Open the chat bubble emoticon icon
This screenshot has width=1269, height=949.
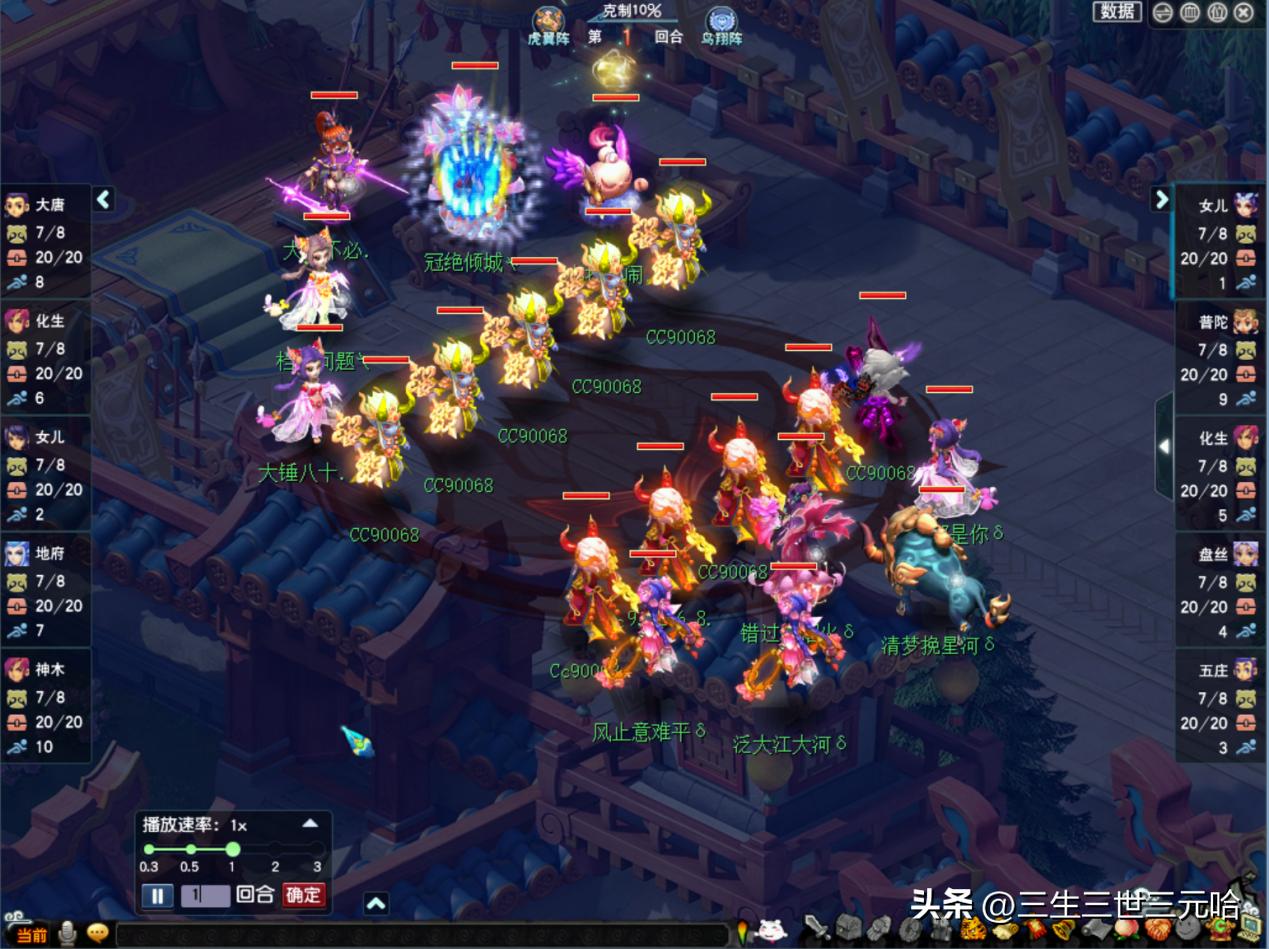click(x=97, y=934)
